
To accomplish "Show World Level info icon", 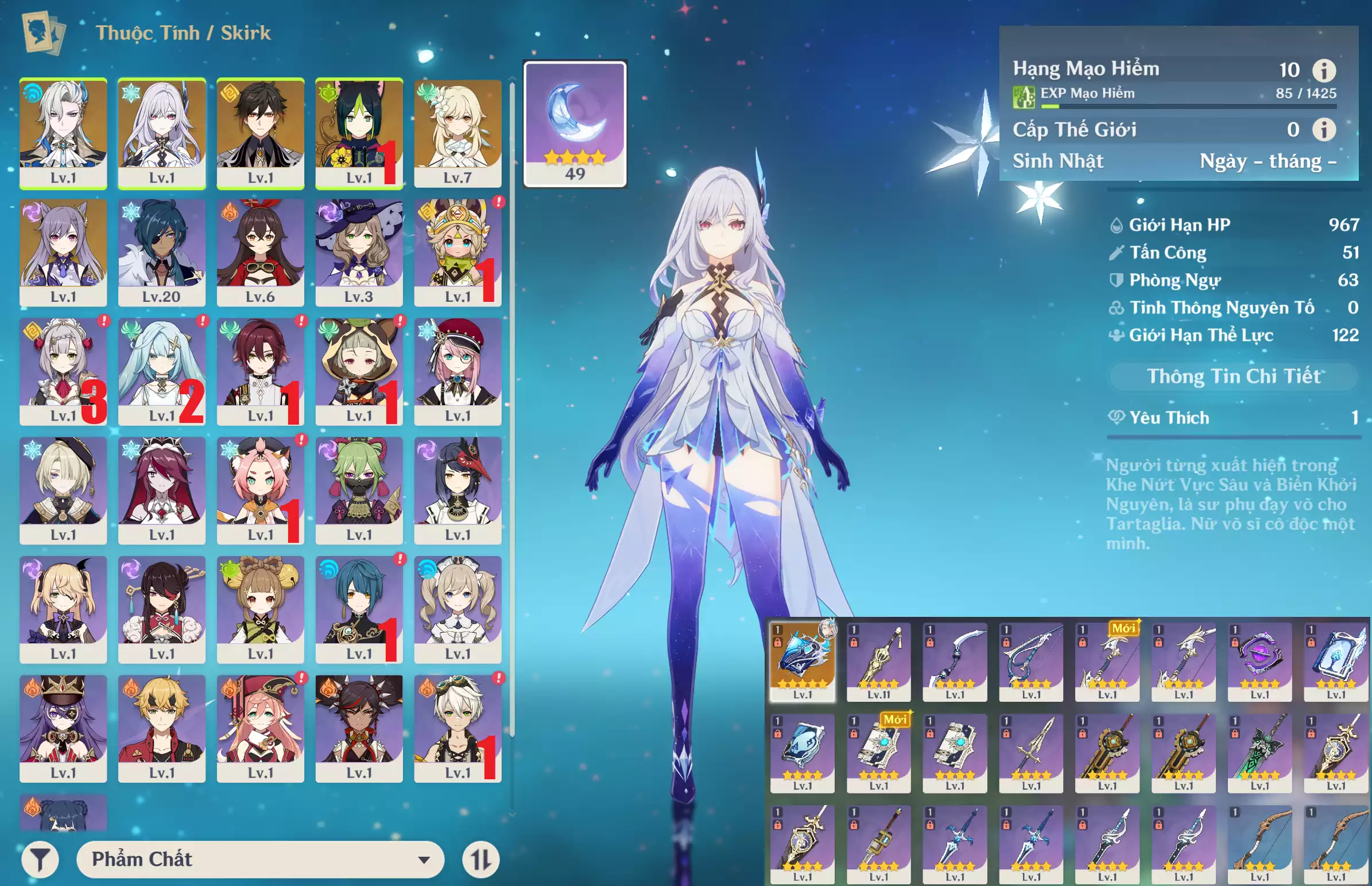I will (x=1324, y=130).
